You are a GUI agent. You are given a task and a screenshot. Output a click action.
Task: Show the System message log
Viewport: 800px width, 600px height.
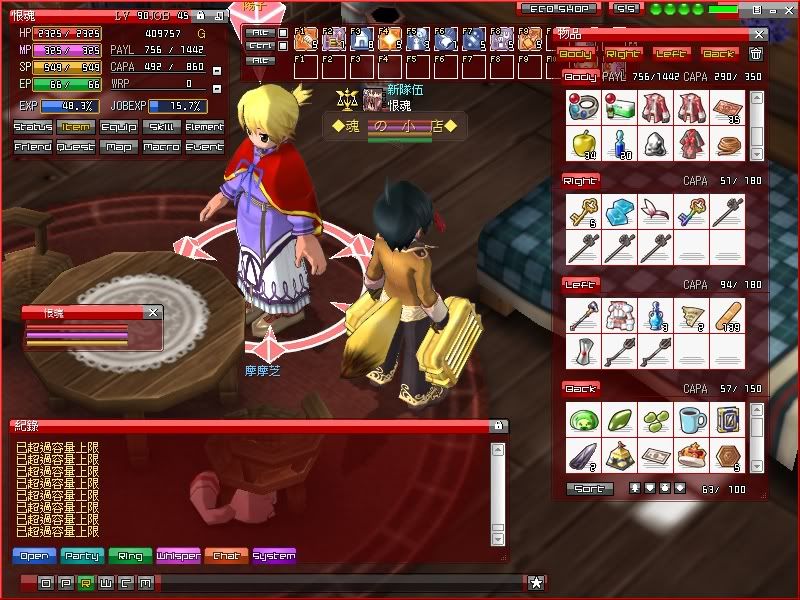(x=274, y=556)
